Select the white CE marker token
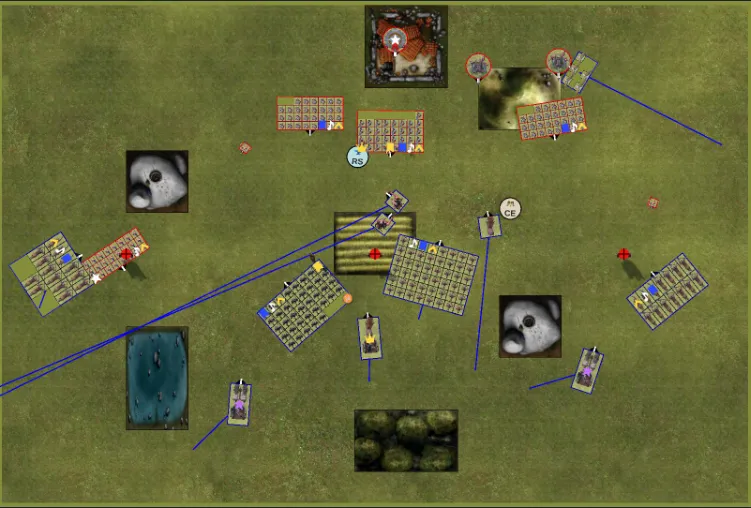Image resolution: width=751 pixels, height=508 pixels. click(510, 209)
